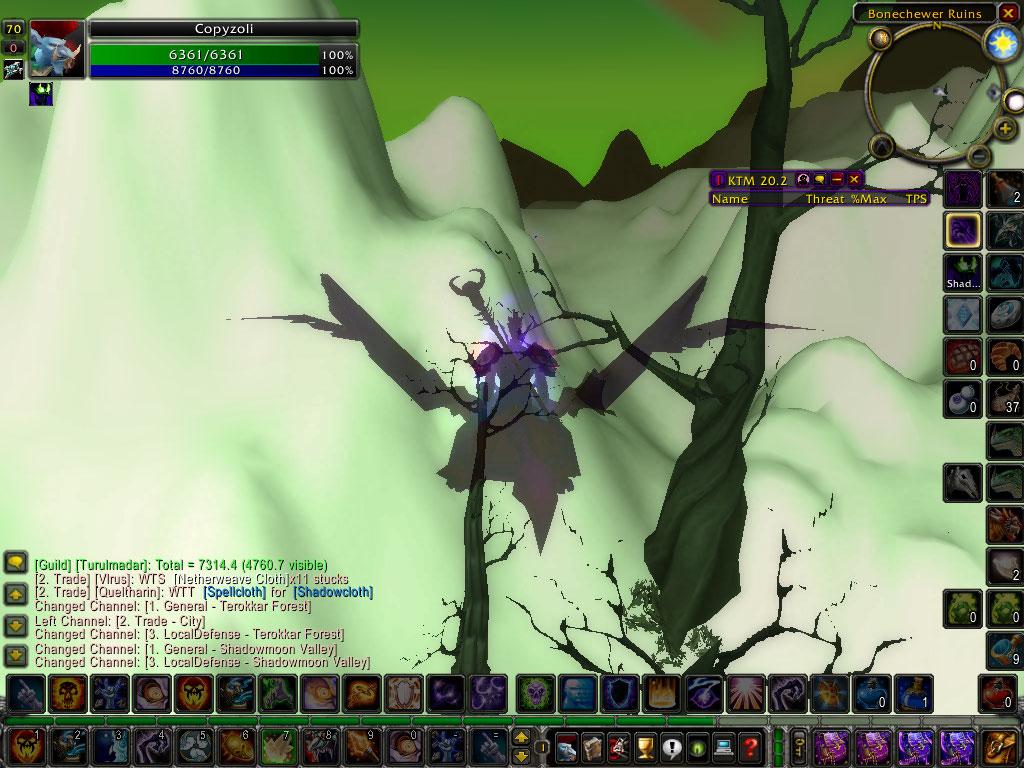The height and width of the screenshot is (768, 1024).
Task: Close the KTM 20.2 threat meter window
Action: (x=854, y=180)
